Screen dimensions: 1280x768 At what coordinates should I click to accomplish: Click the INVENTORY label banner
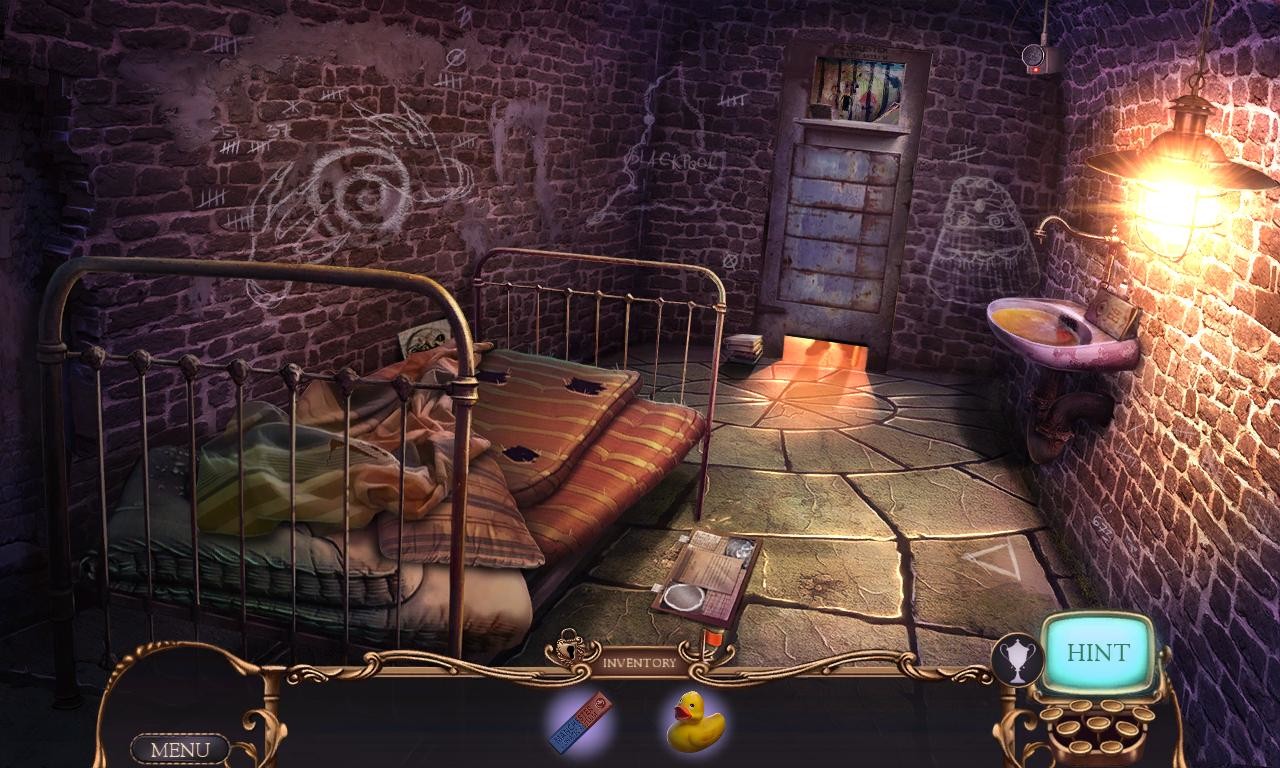coord(640,660)
